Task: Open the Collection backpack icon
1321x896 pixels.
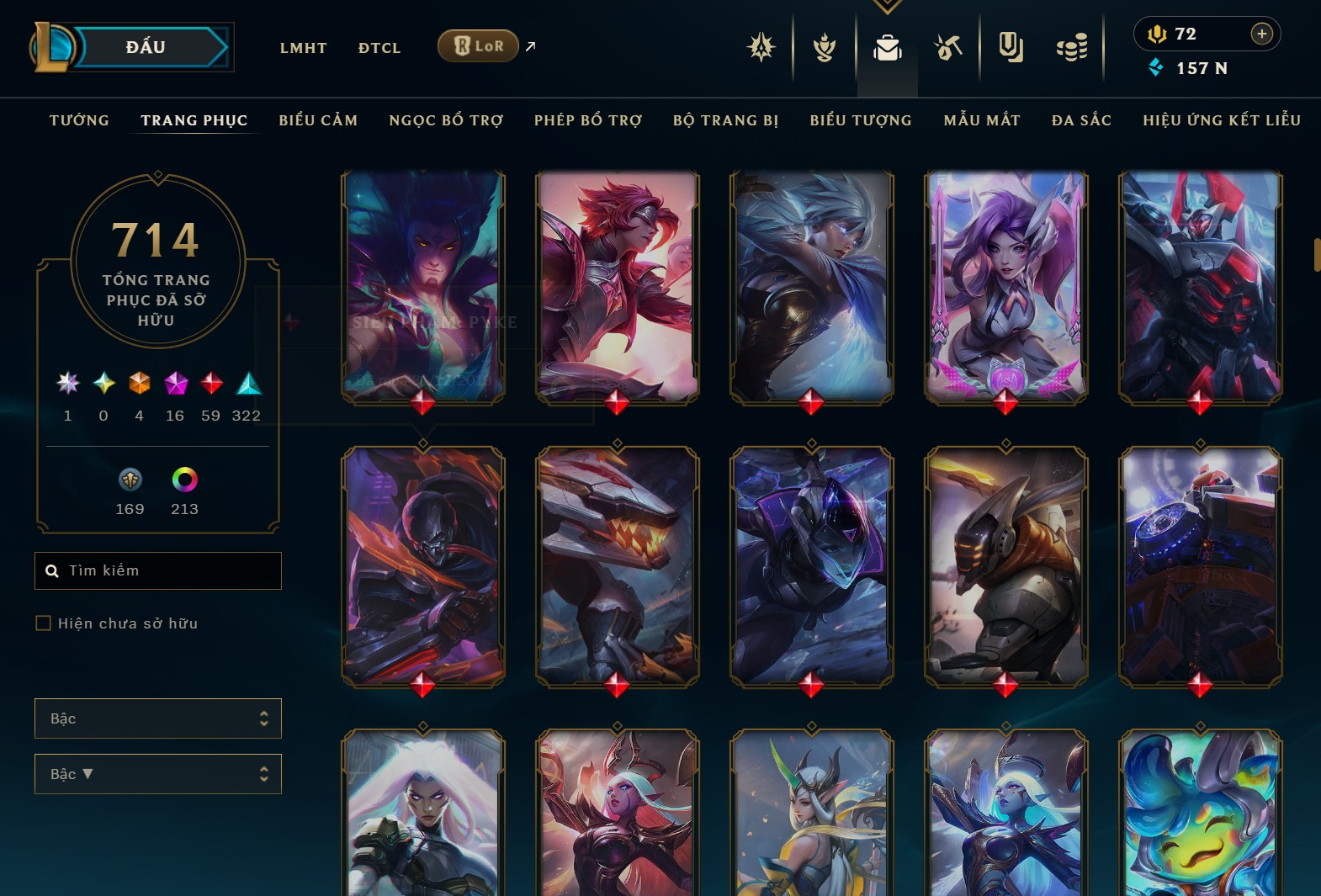Action: [889, 48]
